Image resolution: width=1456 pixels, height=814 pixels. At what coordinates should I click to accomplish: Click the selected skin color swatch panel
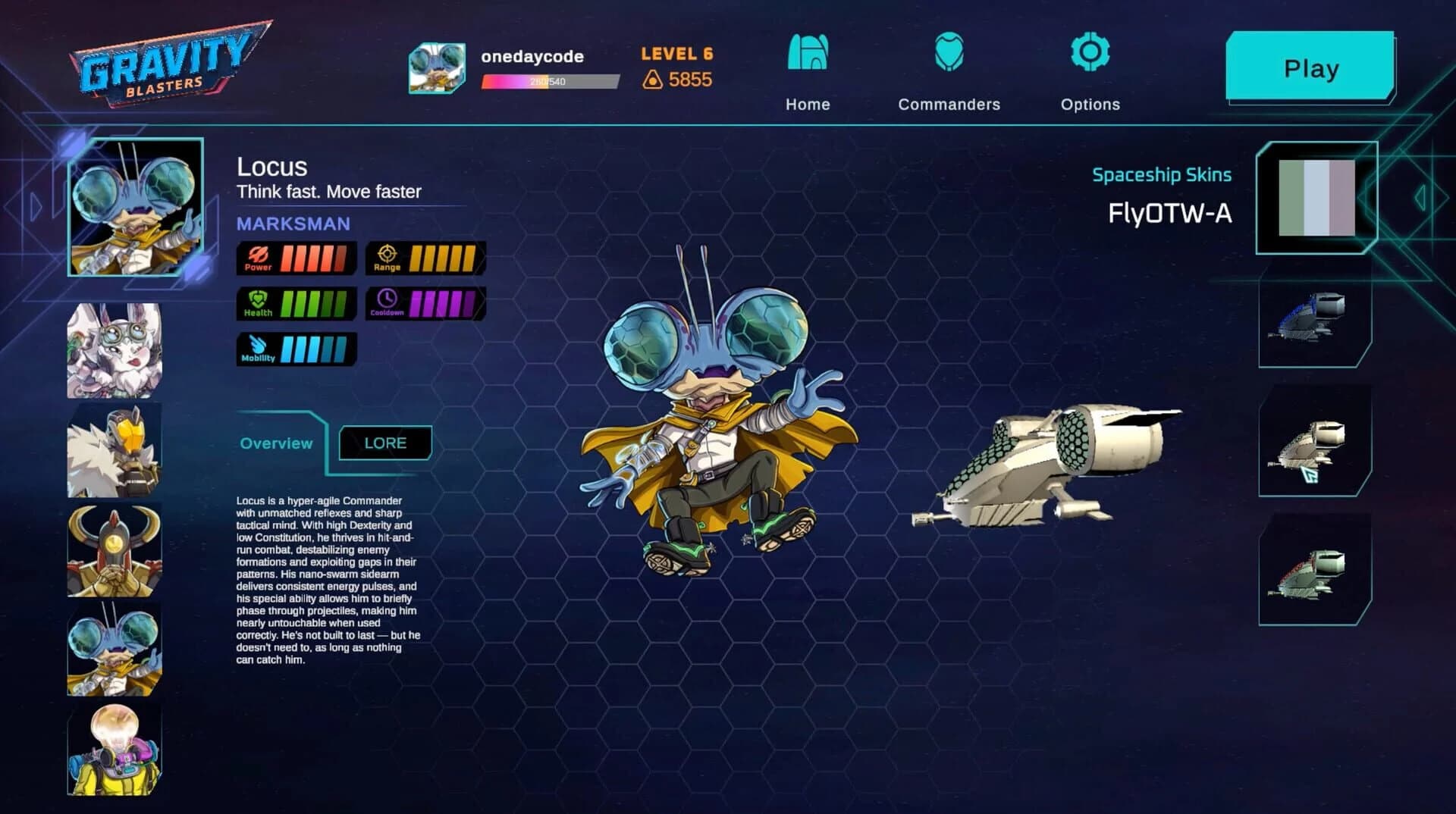pyautogui.click(x=1317, y=196)
